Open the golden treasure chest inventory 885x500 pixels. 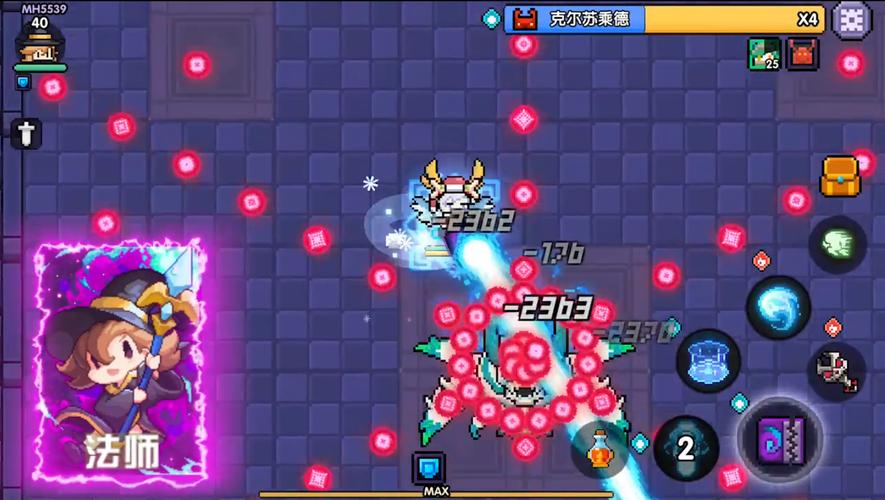840,177
